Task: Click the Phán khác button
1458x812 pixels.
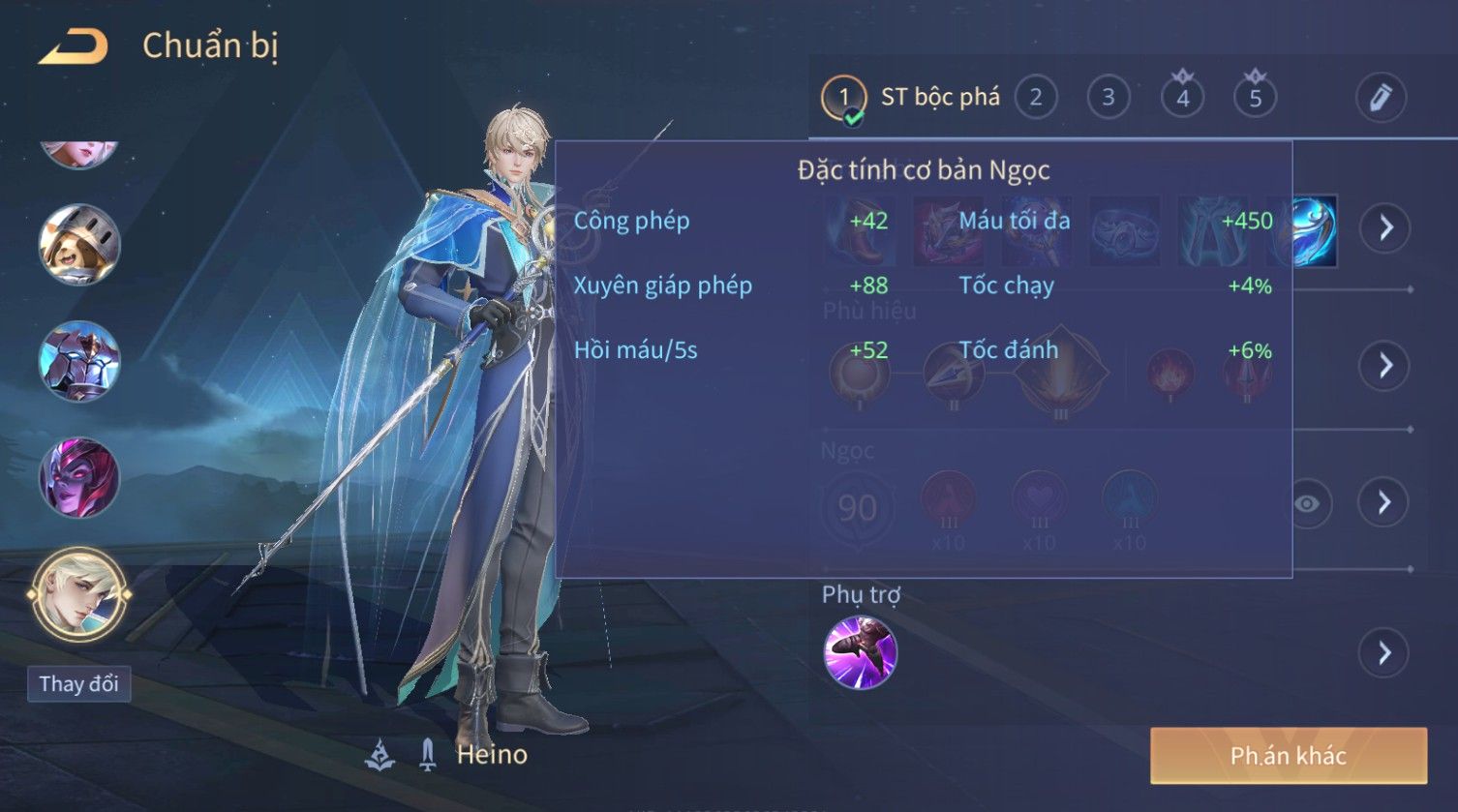Action: point(1288,756)
